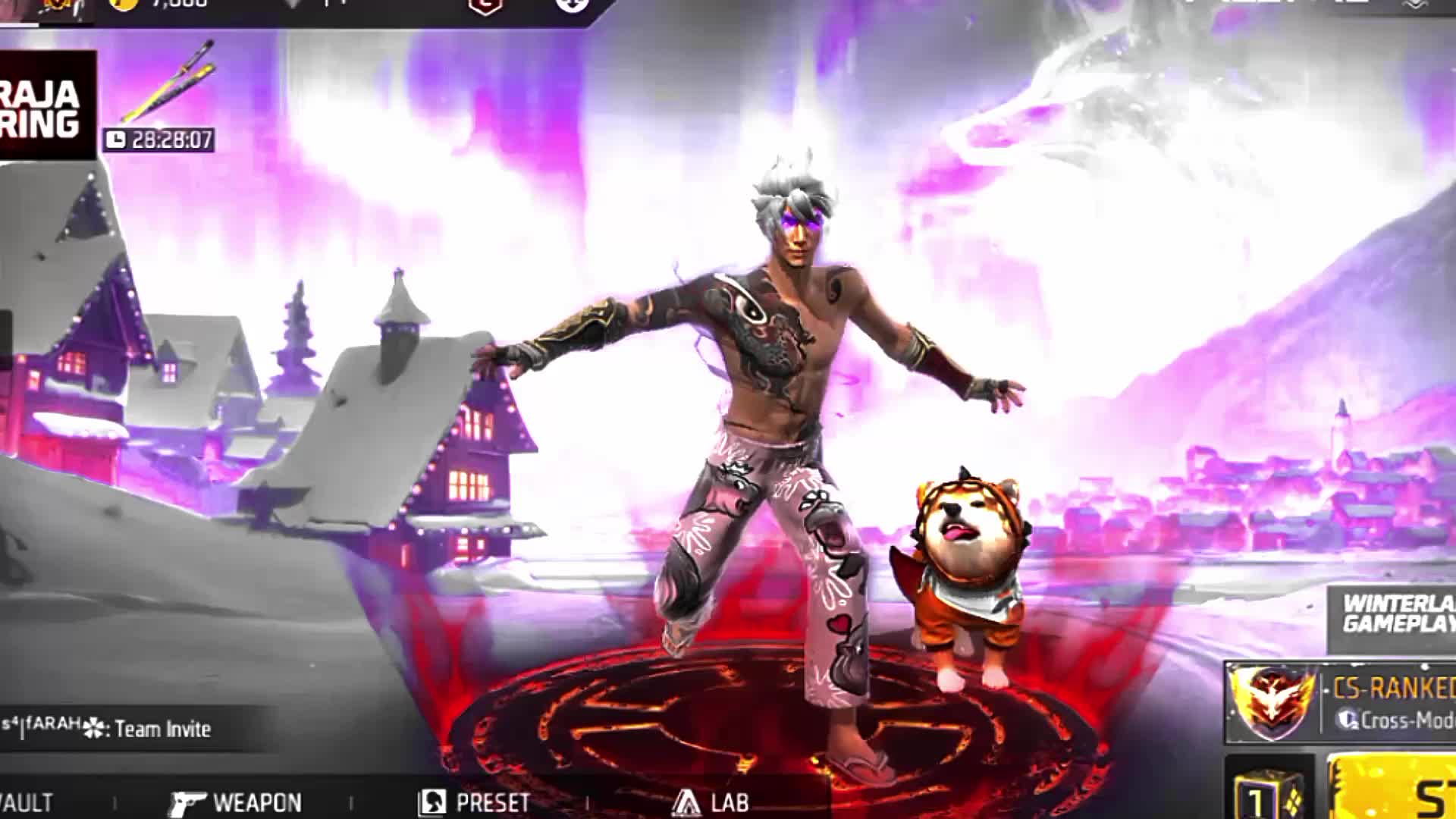Open the Vault menu

pyautogui.click(x=27, y=802)
